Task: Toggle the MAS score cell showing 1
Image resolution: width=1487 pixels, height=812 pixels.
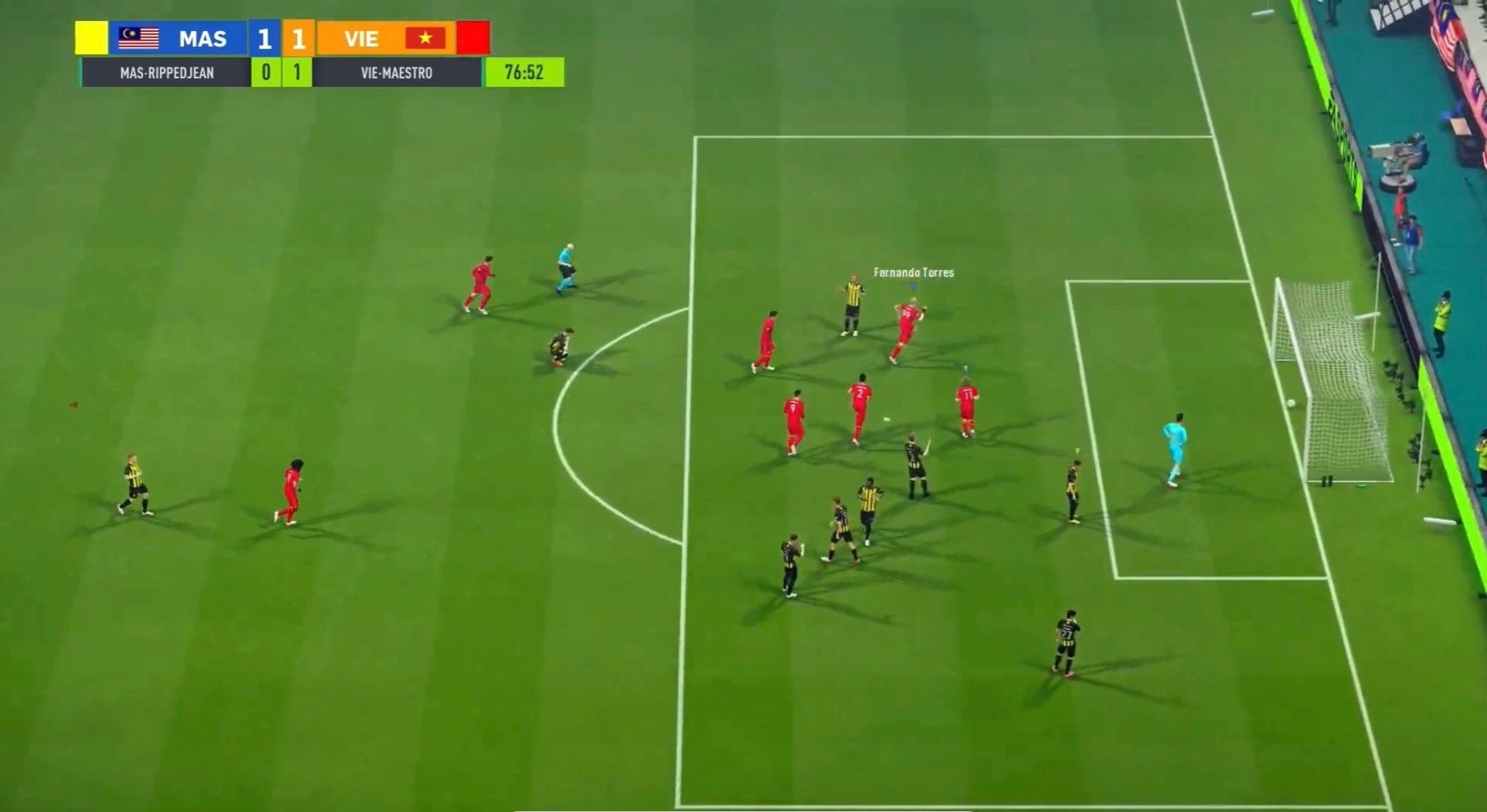Action: coord(264,38)
